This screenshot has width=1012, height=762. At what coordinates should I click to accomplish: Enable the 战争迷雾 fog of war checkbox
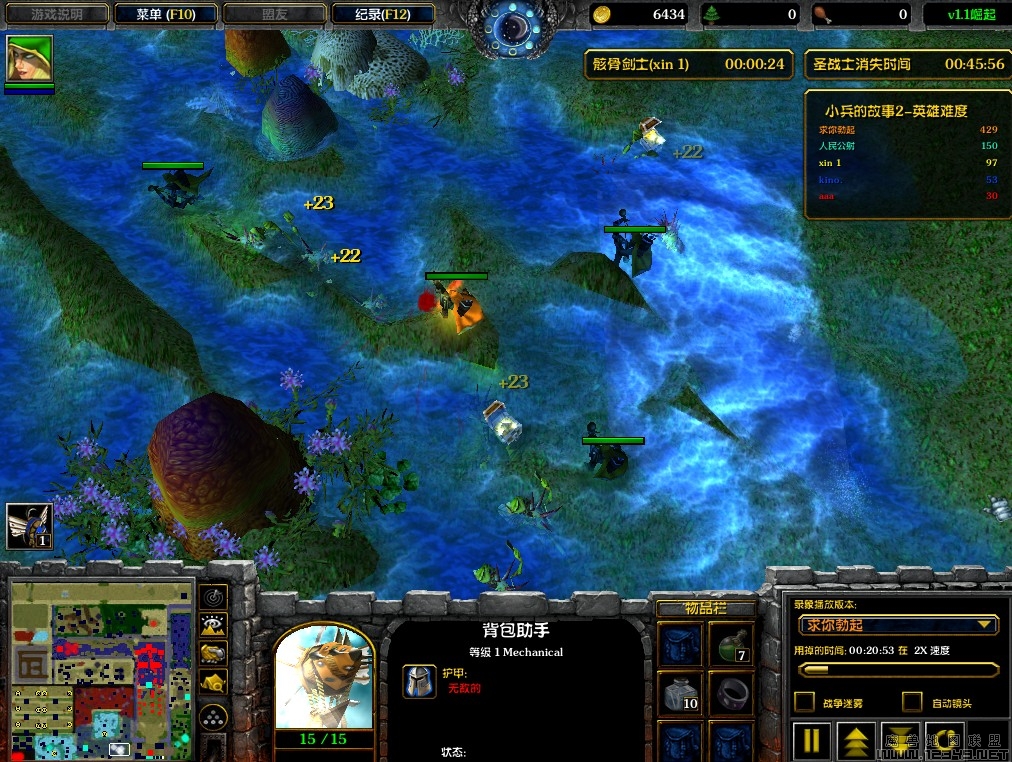(804, 702)
